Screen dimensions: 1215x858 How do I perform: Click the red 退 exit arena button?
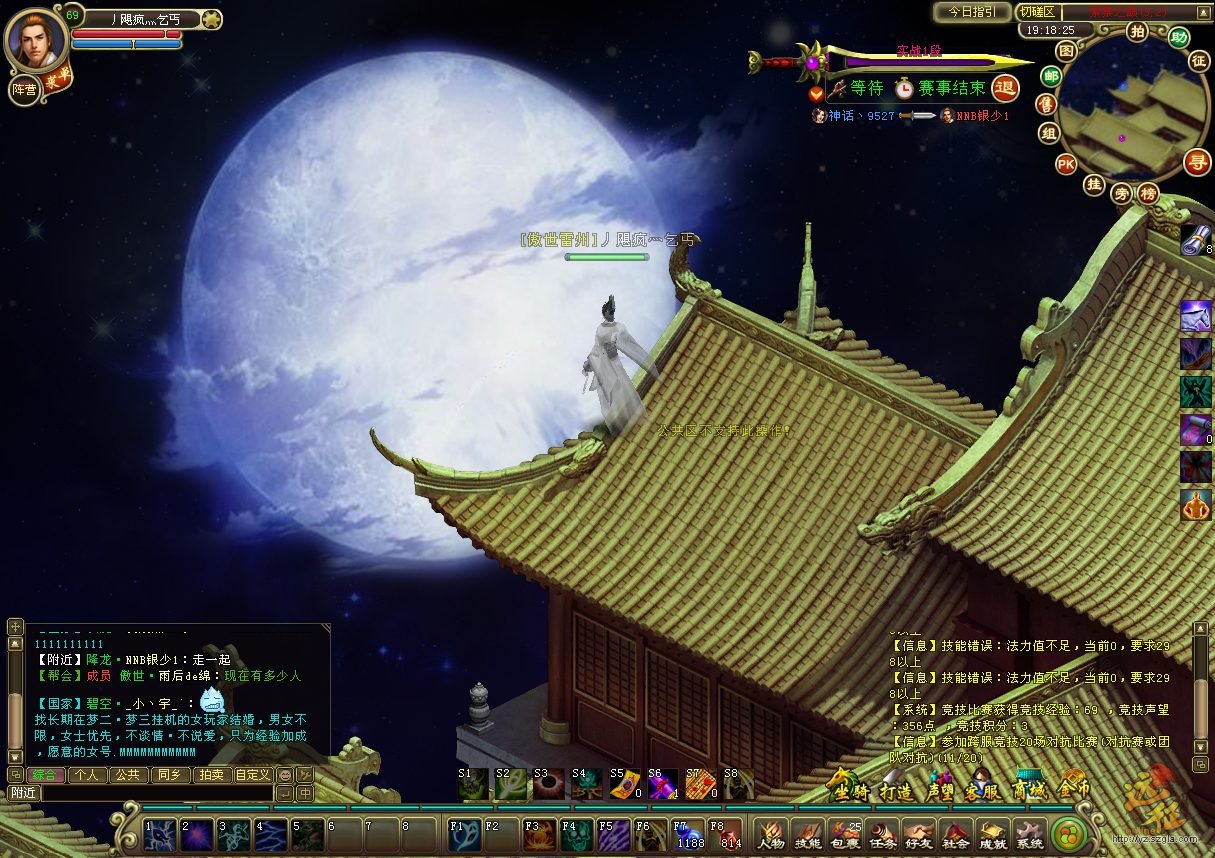pos(1005,88)
